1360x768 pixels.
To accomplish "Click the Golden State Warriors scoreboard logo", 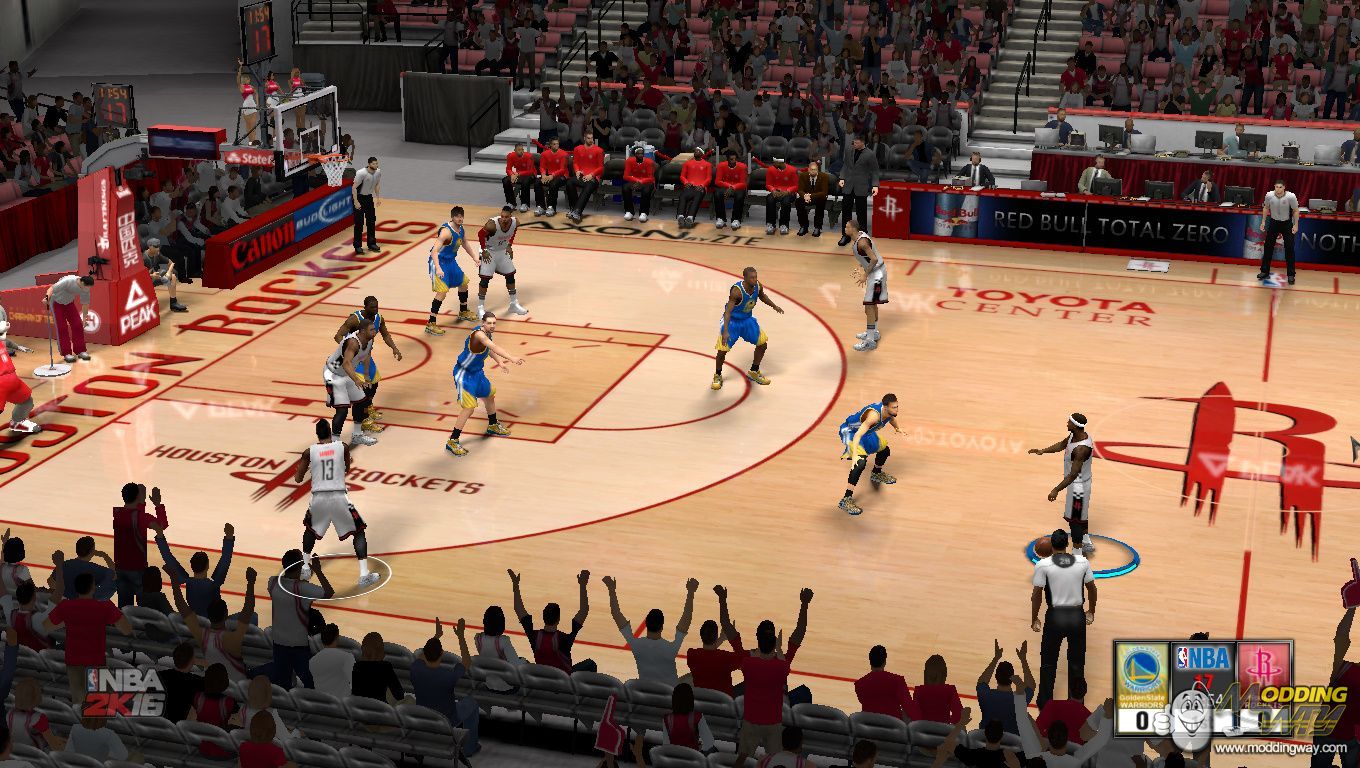I will [1142, 670].
